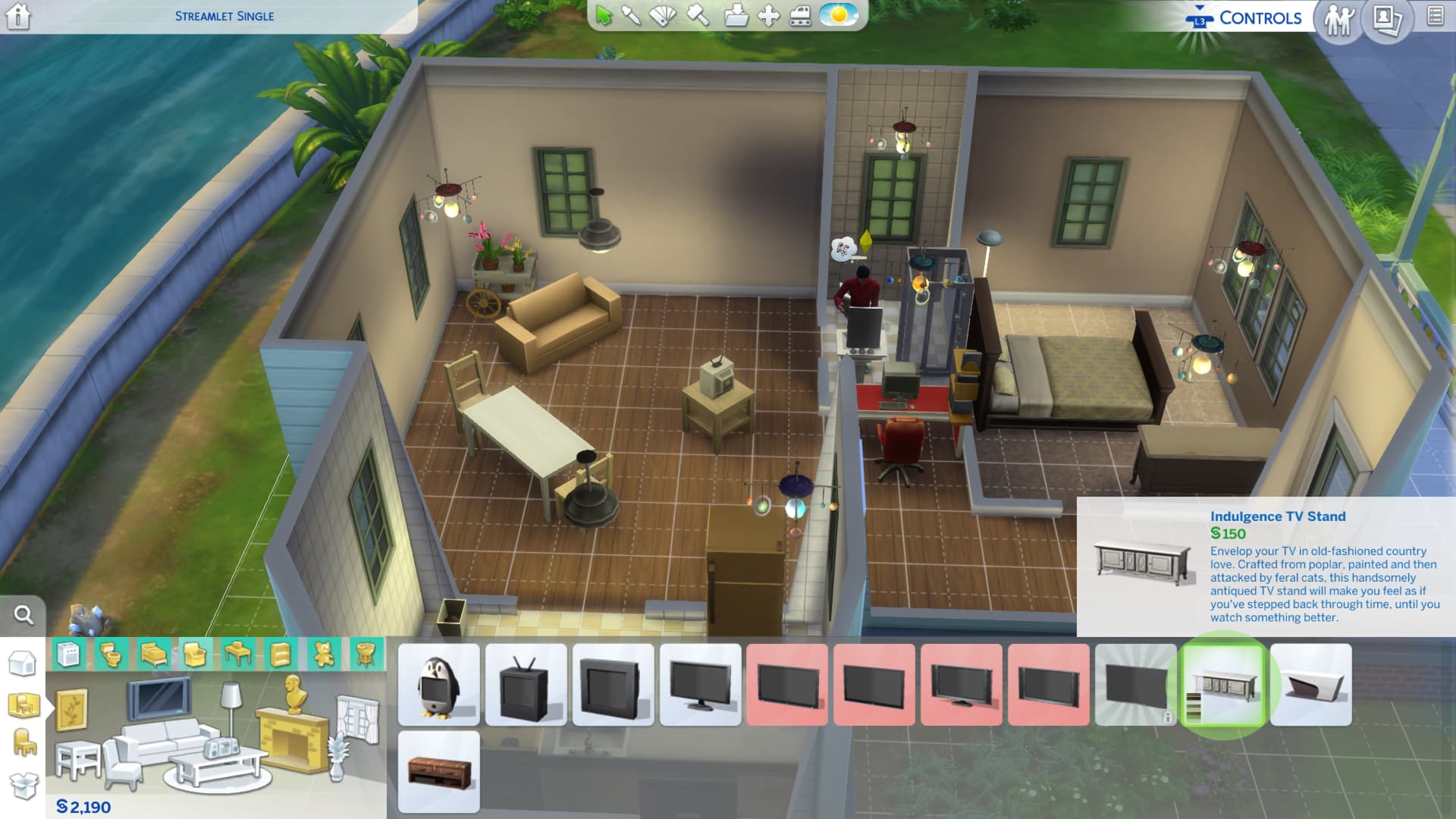The height and width of the screenshot is (819, 1456).
Task: Select the move lot arrows tool
Action: tap(768, 16)
